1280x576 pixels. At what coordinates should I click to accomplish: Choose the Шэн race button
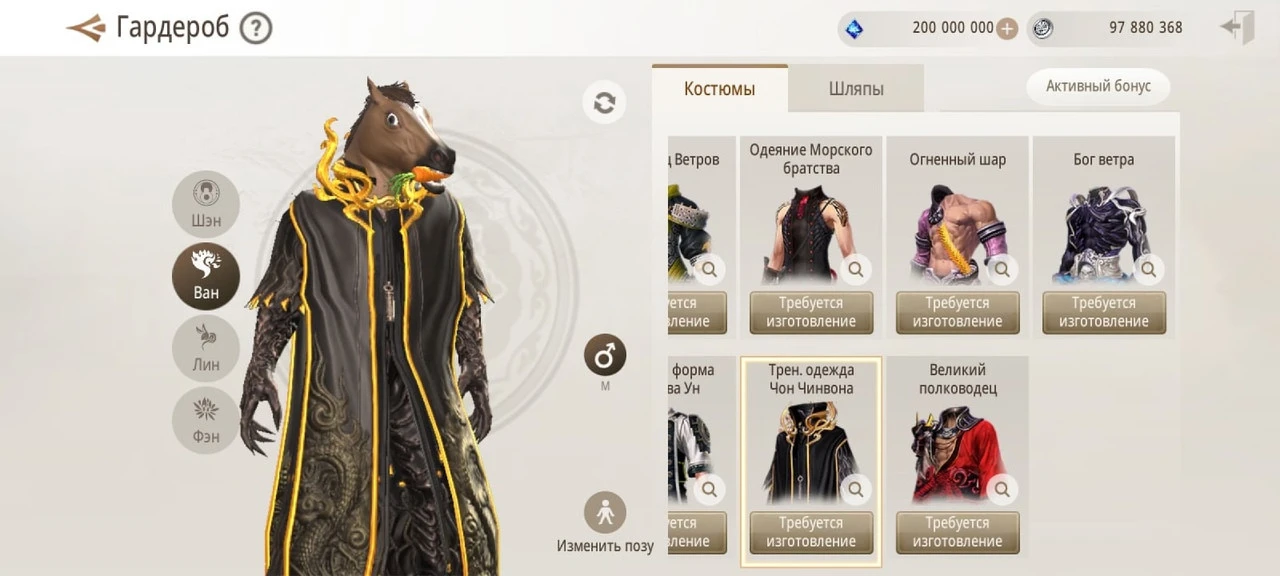tap(206, 204)
